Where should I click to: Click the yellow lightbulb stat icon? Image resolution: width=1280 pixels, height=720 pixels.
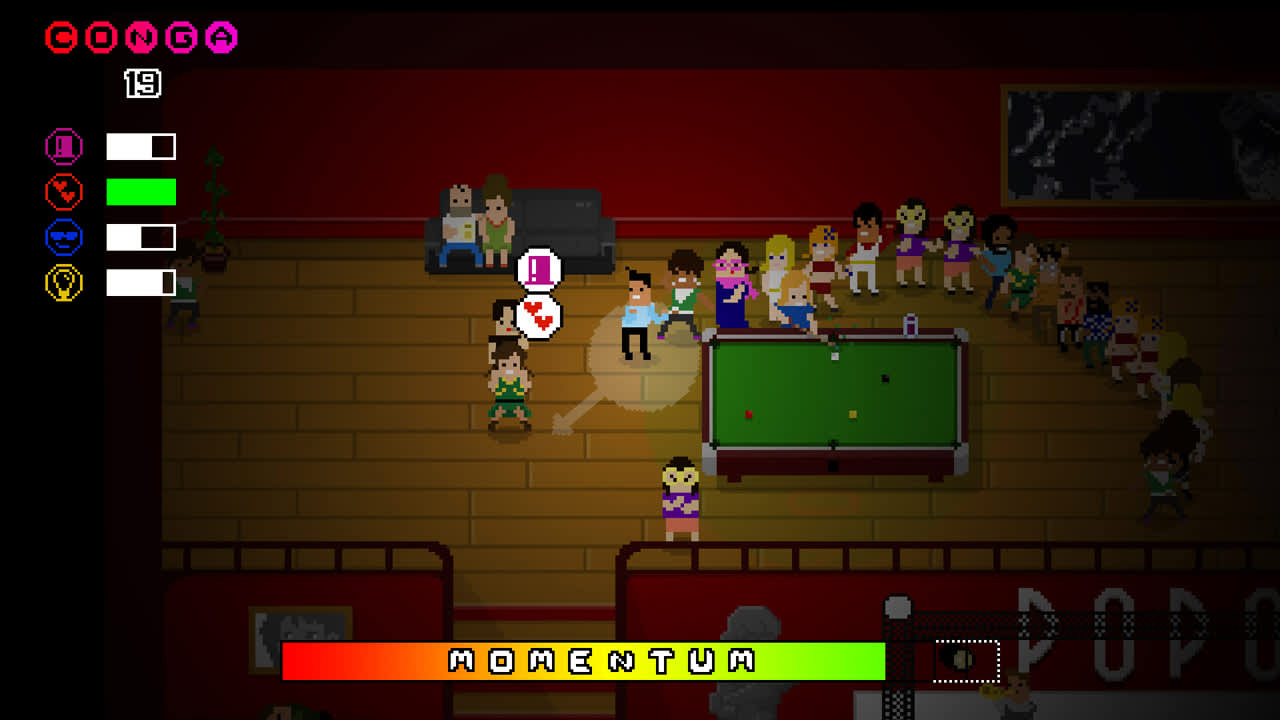62,282
